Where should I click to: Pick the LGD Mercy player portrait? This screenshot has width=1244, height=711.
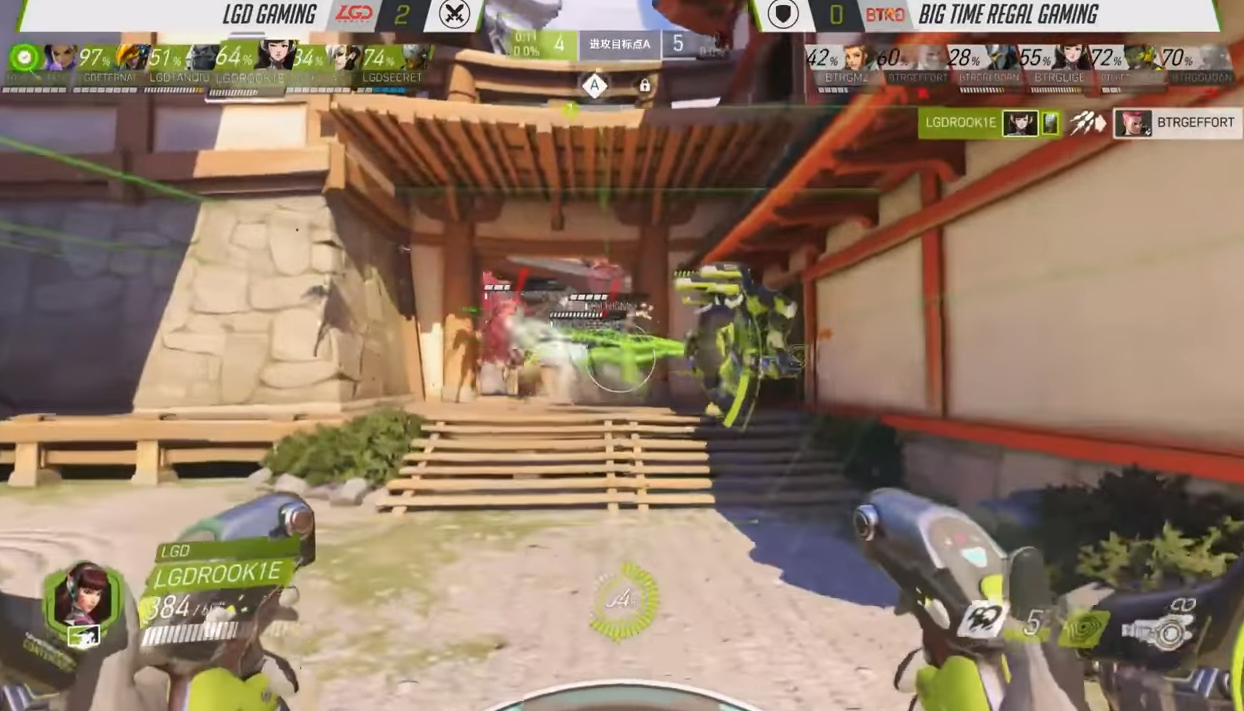[x=344, y=58]
